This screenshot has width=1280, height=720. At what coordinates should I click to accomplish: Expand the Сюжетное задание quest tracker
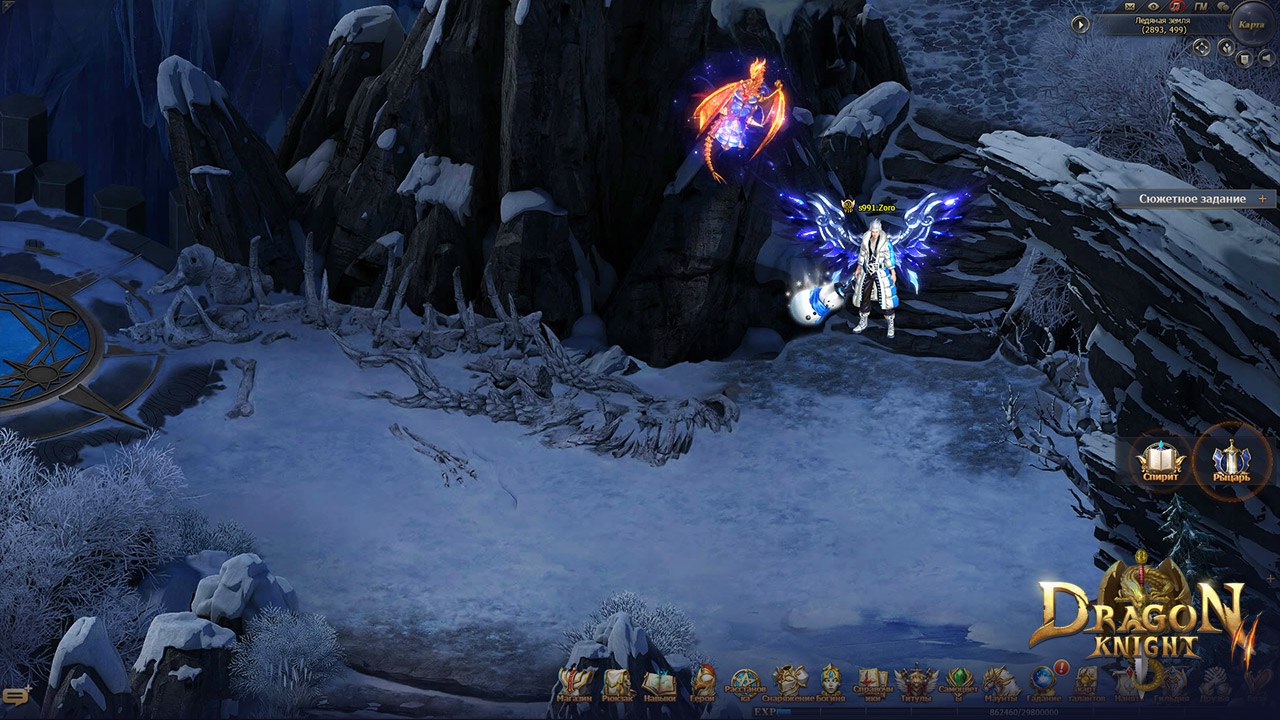click(x=1262, y=199)
